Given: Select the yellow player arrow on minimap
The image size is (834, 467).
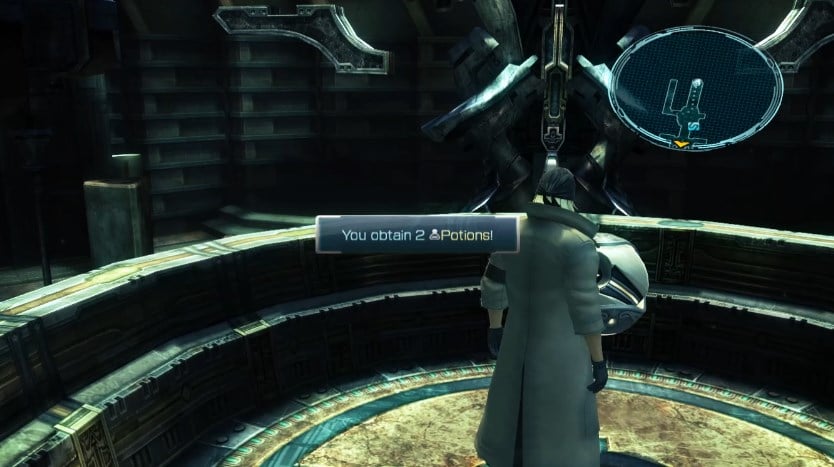Looking at the screenshot, I should pos(680,146).
